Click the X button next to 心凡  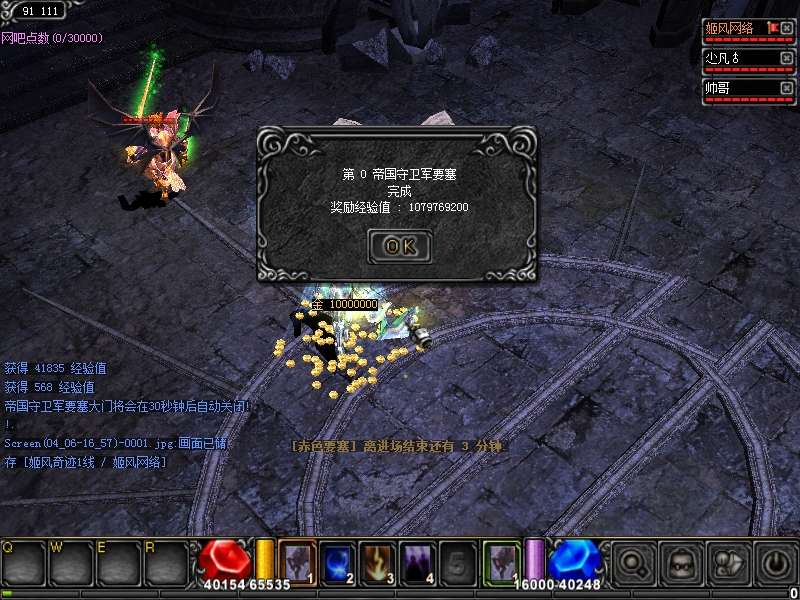coord(787,58)
